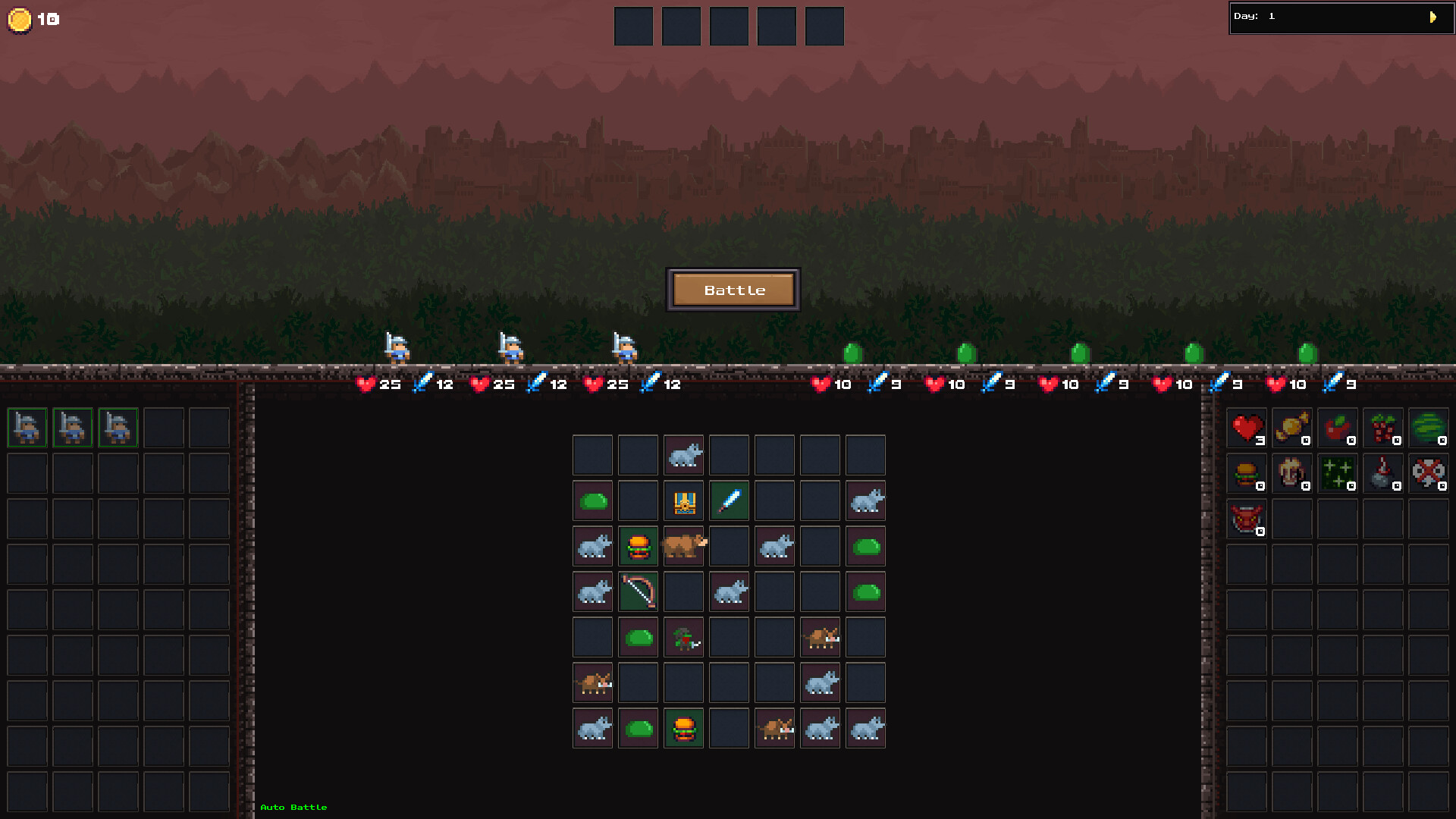Pick the watermelon from the item panel
The width and height of the screenshot is (1456, 819).
[x=1428, y=428]
